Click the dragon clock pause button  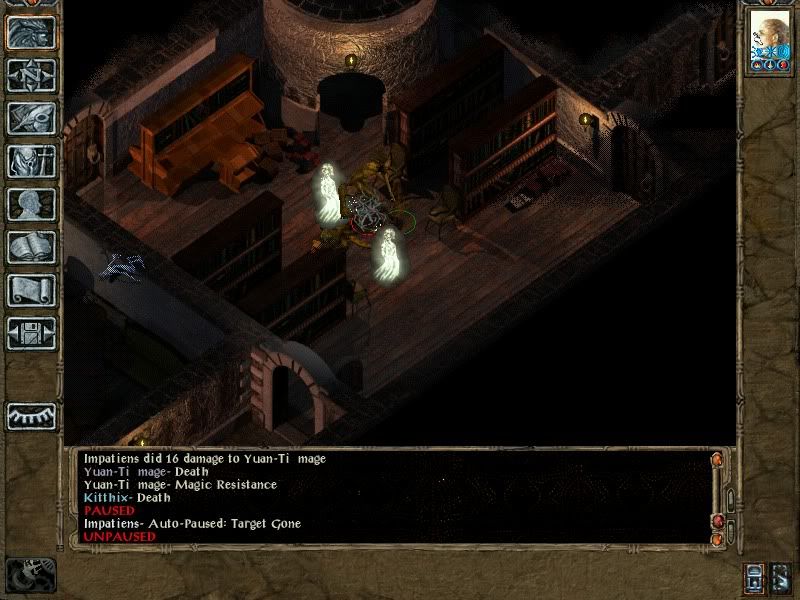tap(28, 575)
